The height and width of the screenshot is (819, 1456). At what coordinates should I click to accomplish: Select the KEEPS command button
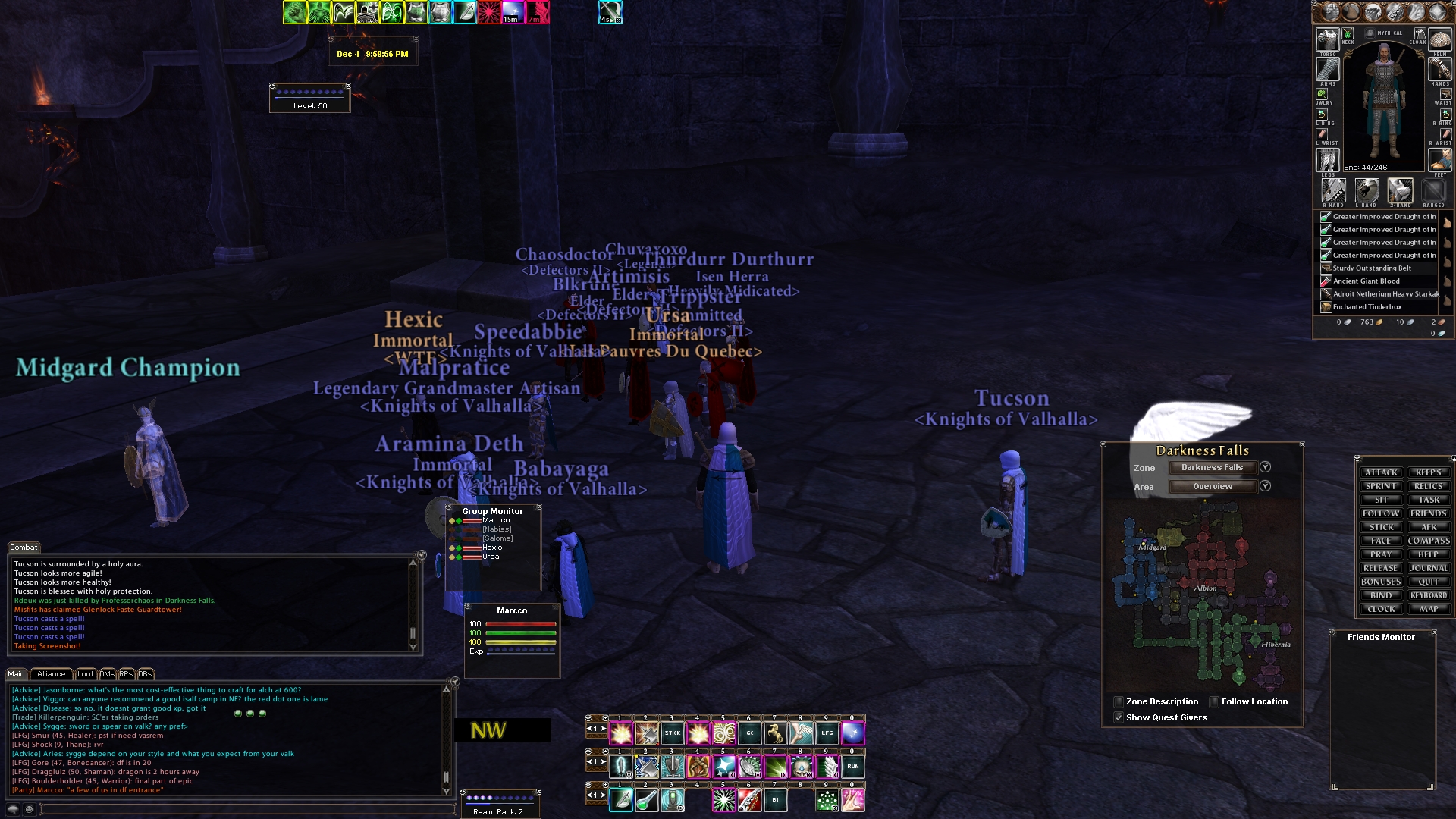(x=1429, y=472)
